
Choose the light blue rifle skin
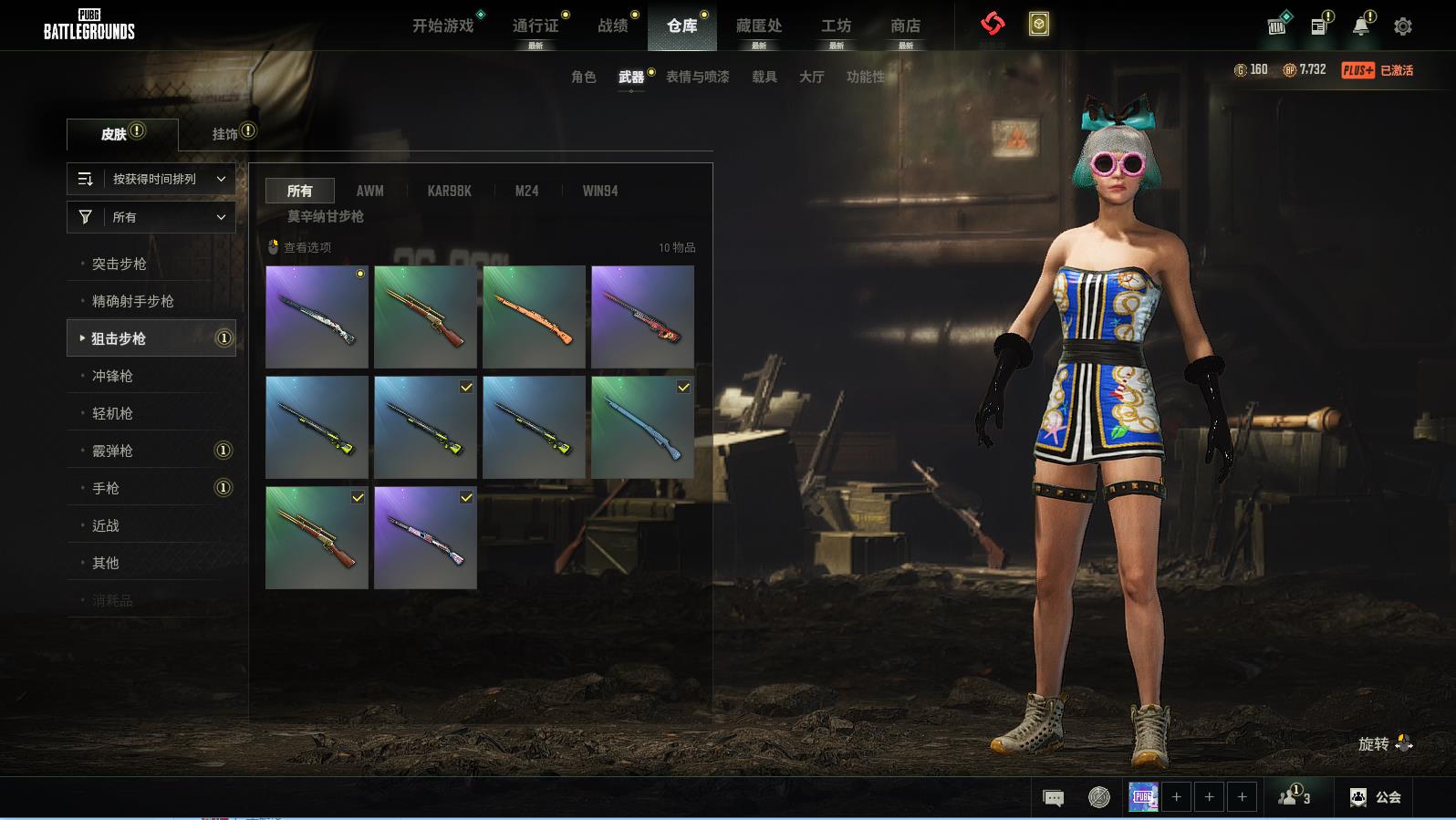pyautogui.click(x=642, y=427)
